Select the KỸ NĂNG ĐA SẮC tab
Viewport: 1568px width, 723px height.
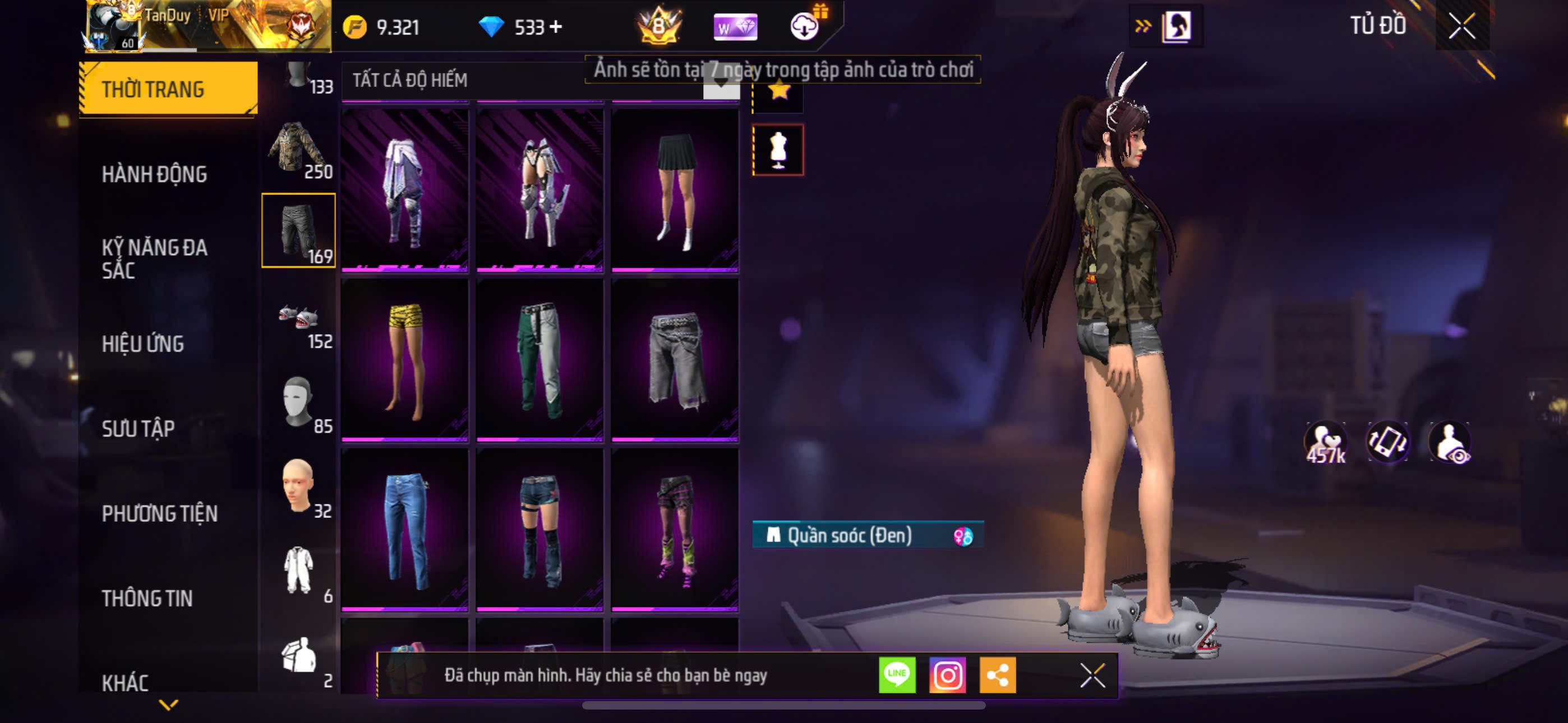coord(155,258)
